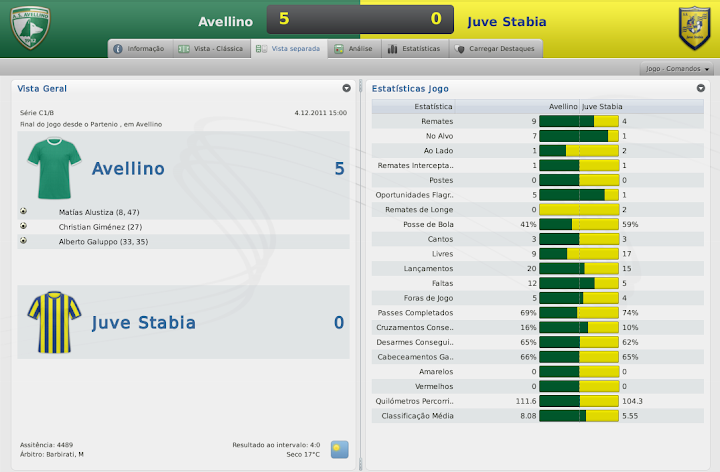Viewport: 720px width, 472px height.
Task: Click the Avellino club crest
Action: pyautogui.click(x=30, y=28)
